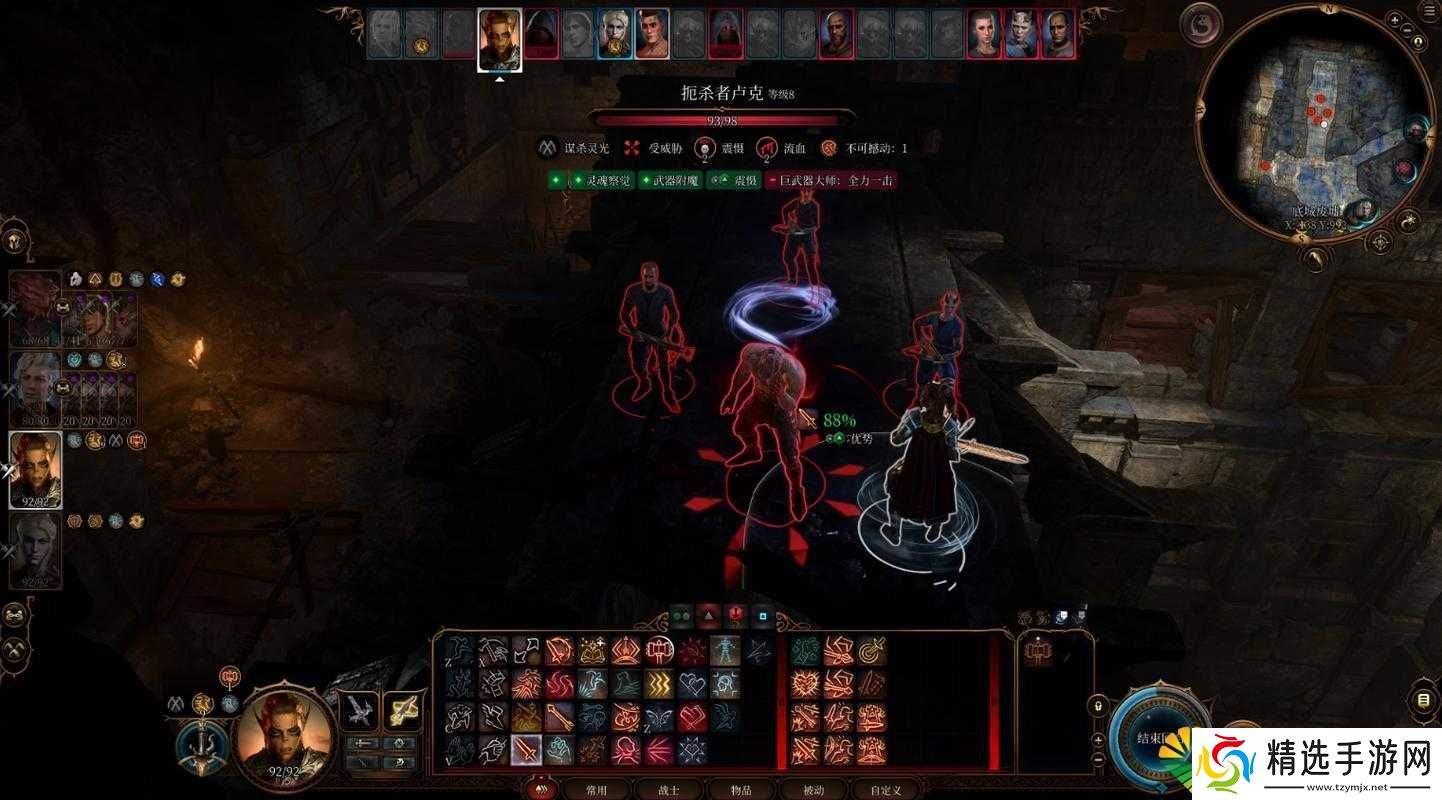Click the 结束回合 end turn button
The image size is (1442, 800).
point(1152,739)
